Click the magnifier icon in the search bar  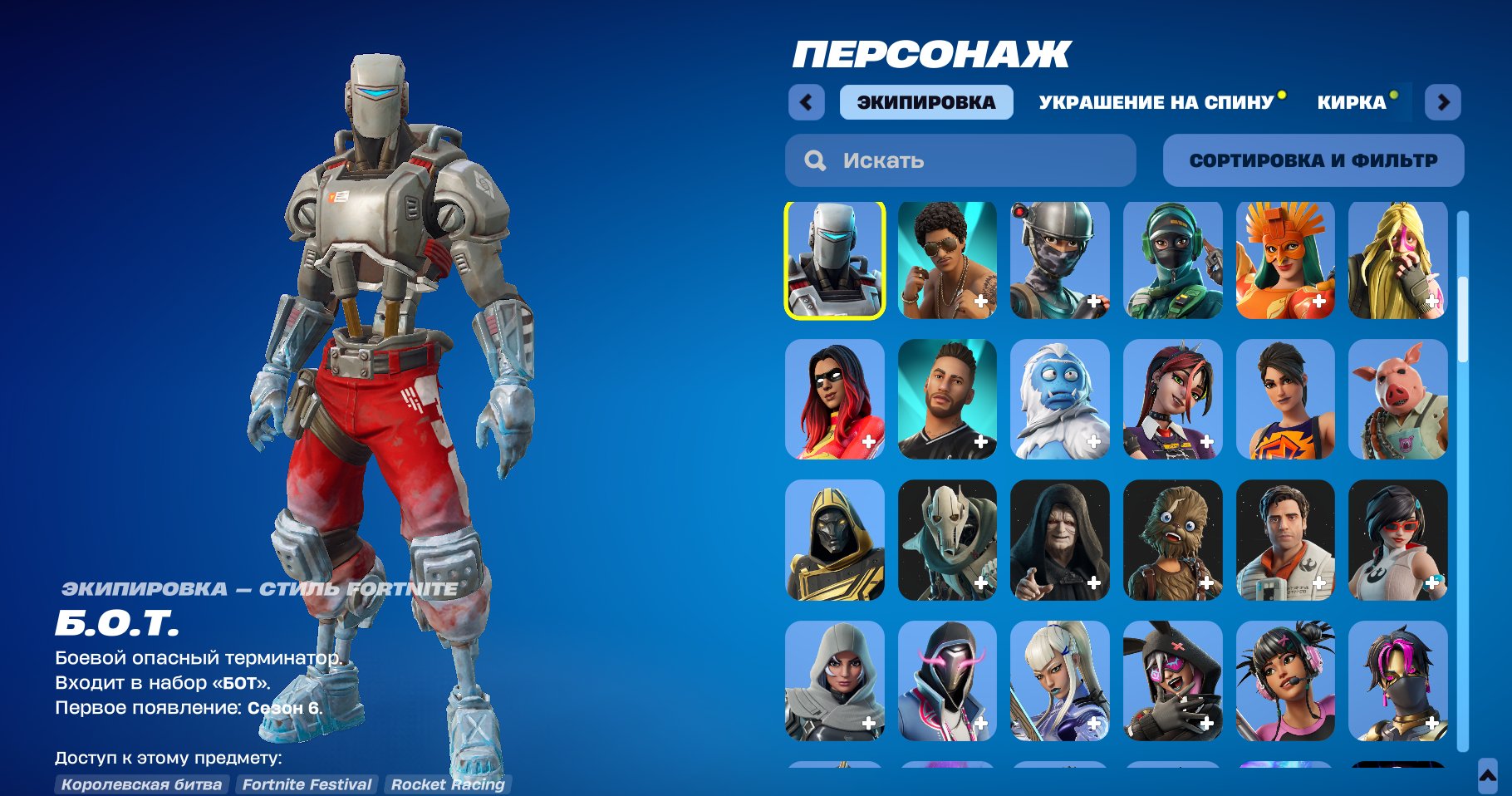tap(815, 160)
